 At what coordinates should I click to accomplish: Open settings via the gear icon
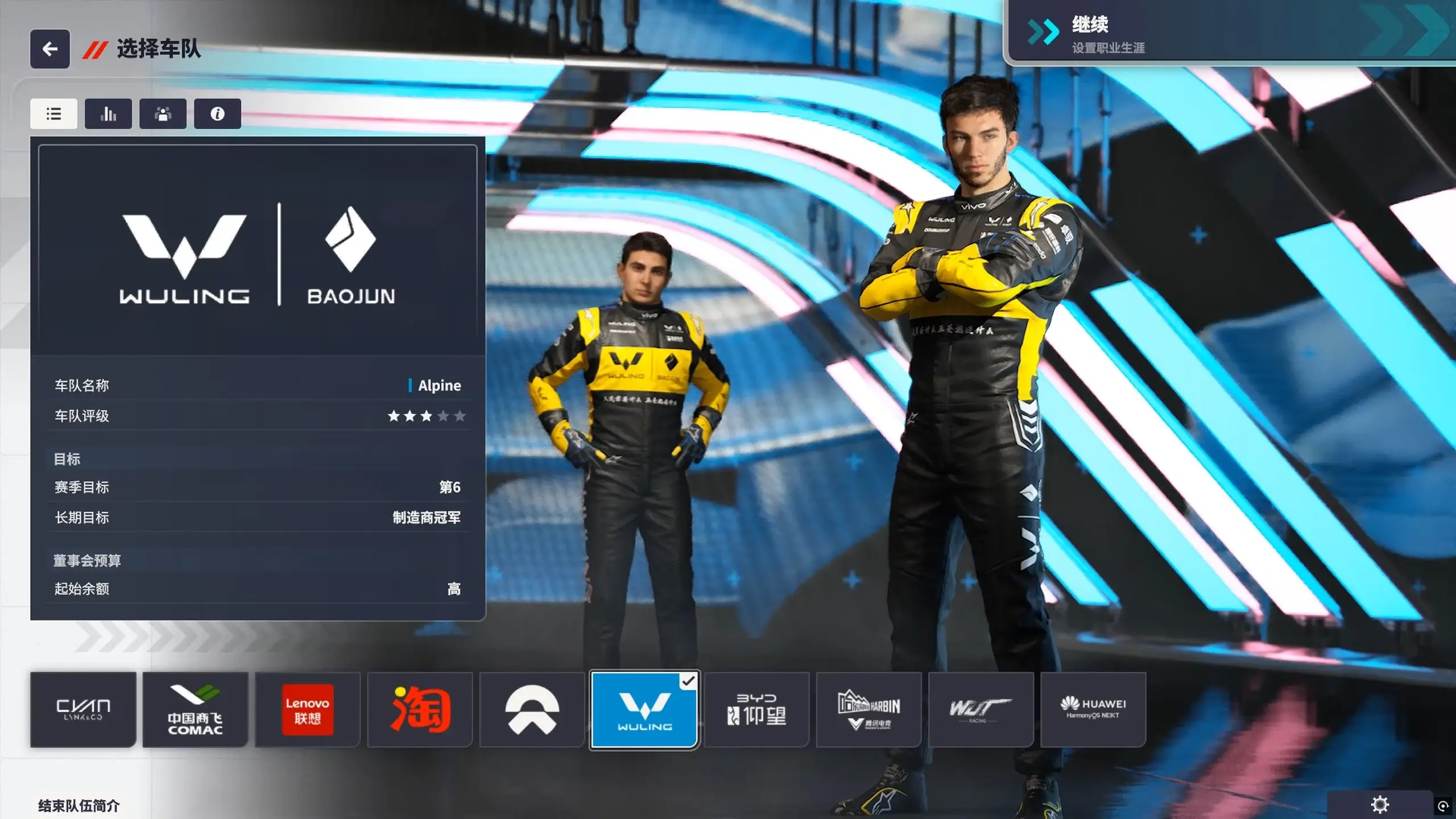[x=1380, y=805]
